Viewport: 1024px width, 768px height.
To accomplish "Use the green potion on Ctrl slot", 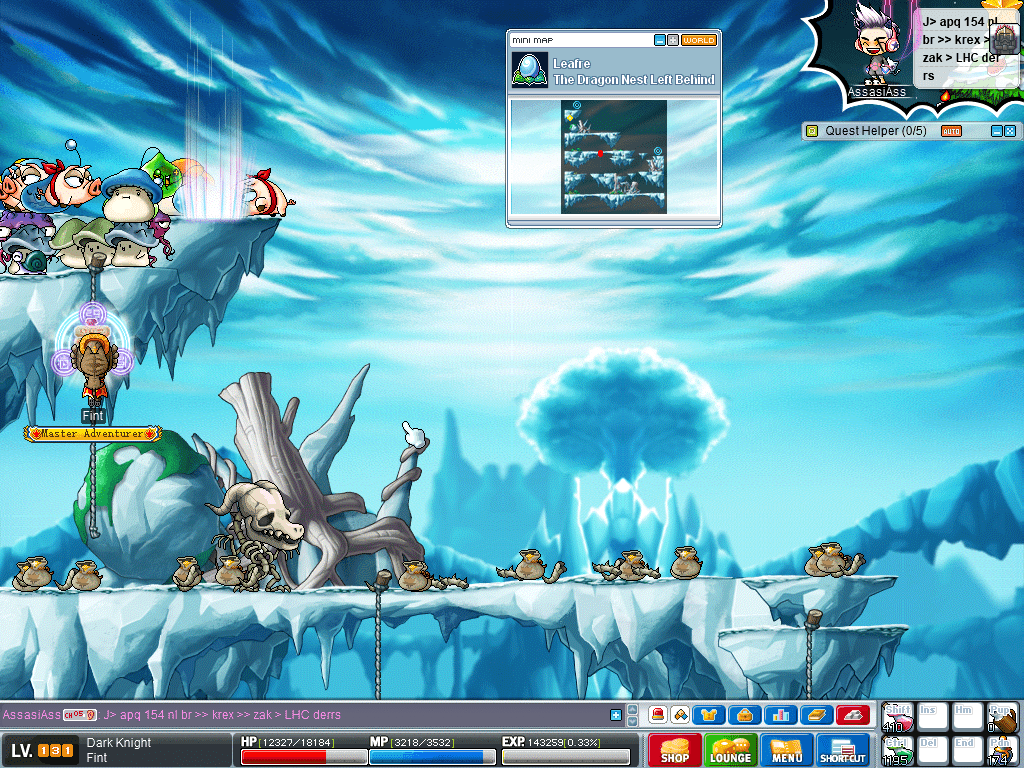I will tap(896, 751).
